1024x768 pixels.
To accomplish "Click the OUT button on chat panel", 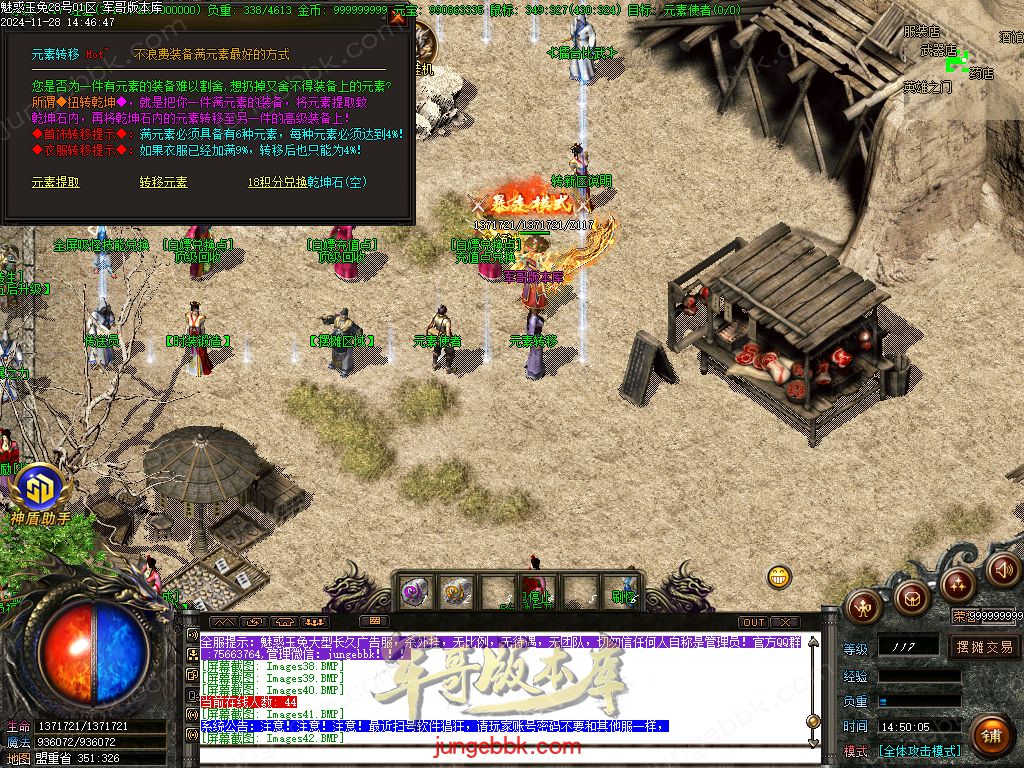I will 753,622.
